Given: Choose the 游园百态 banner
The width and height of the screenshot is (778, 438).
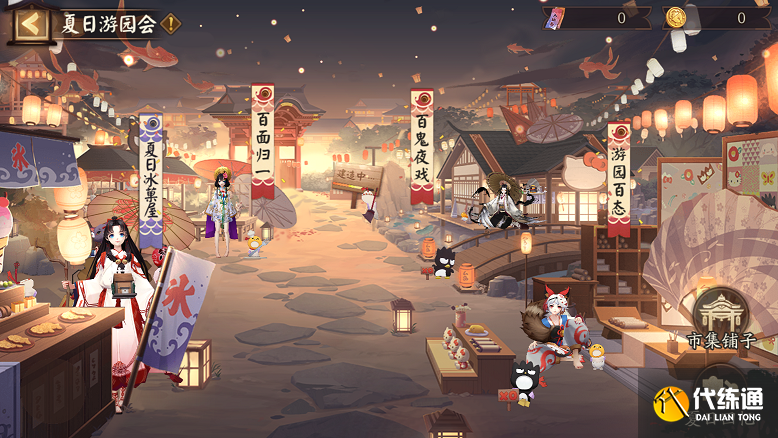Looking at the screenshot, I should pos(619,178).
